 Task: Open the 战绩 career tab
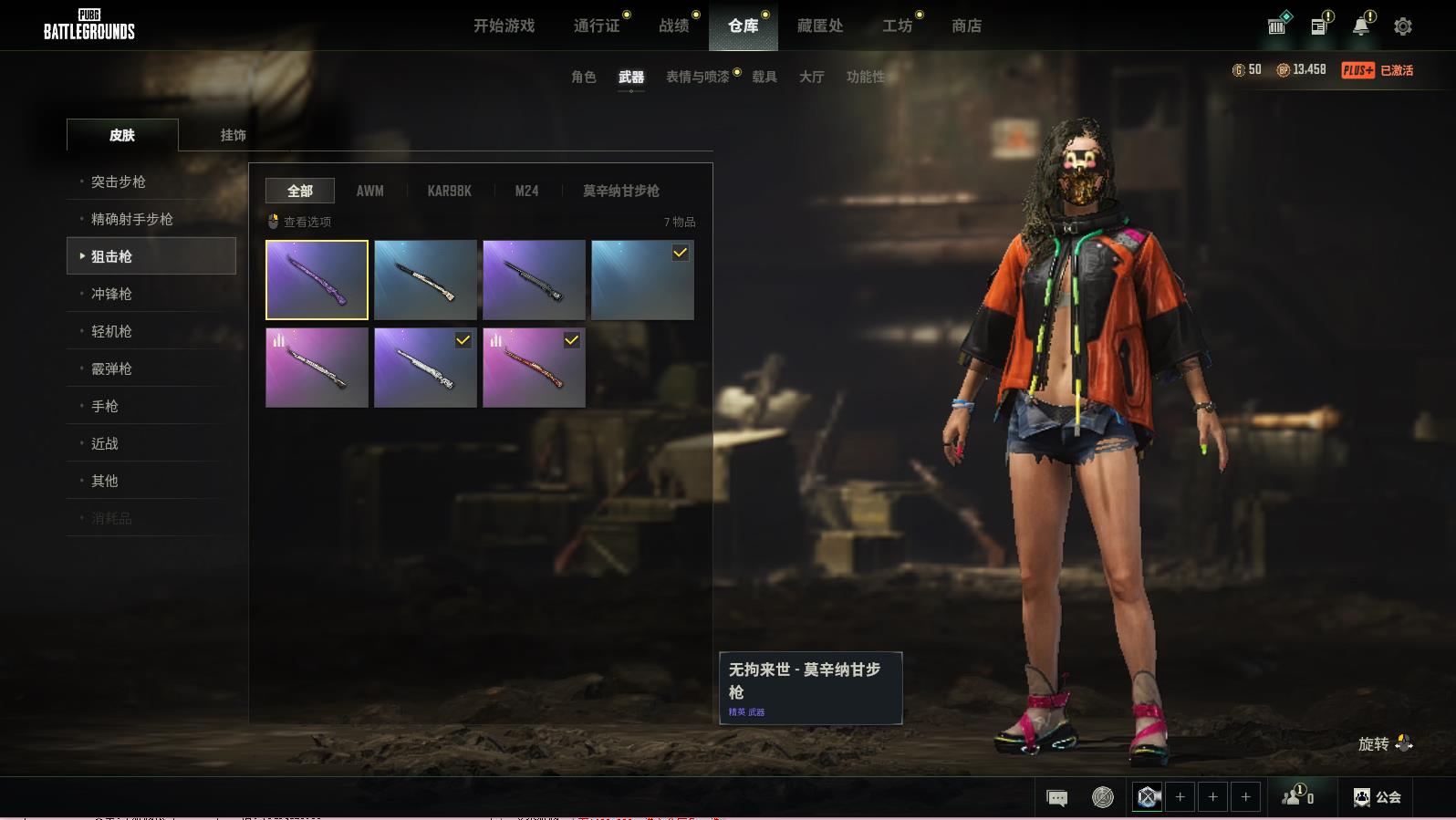click(674, 26)
